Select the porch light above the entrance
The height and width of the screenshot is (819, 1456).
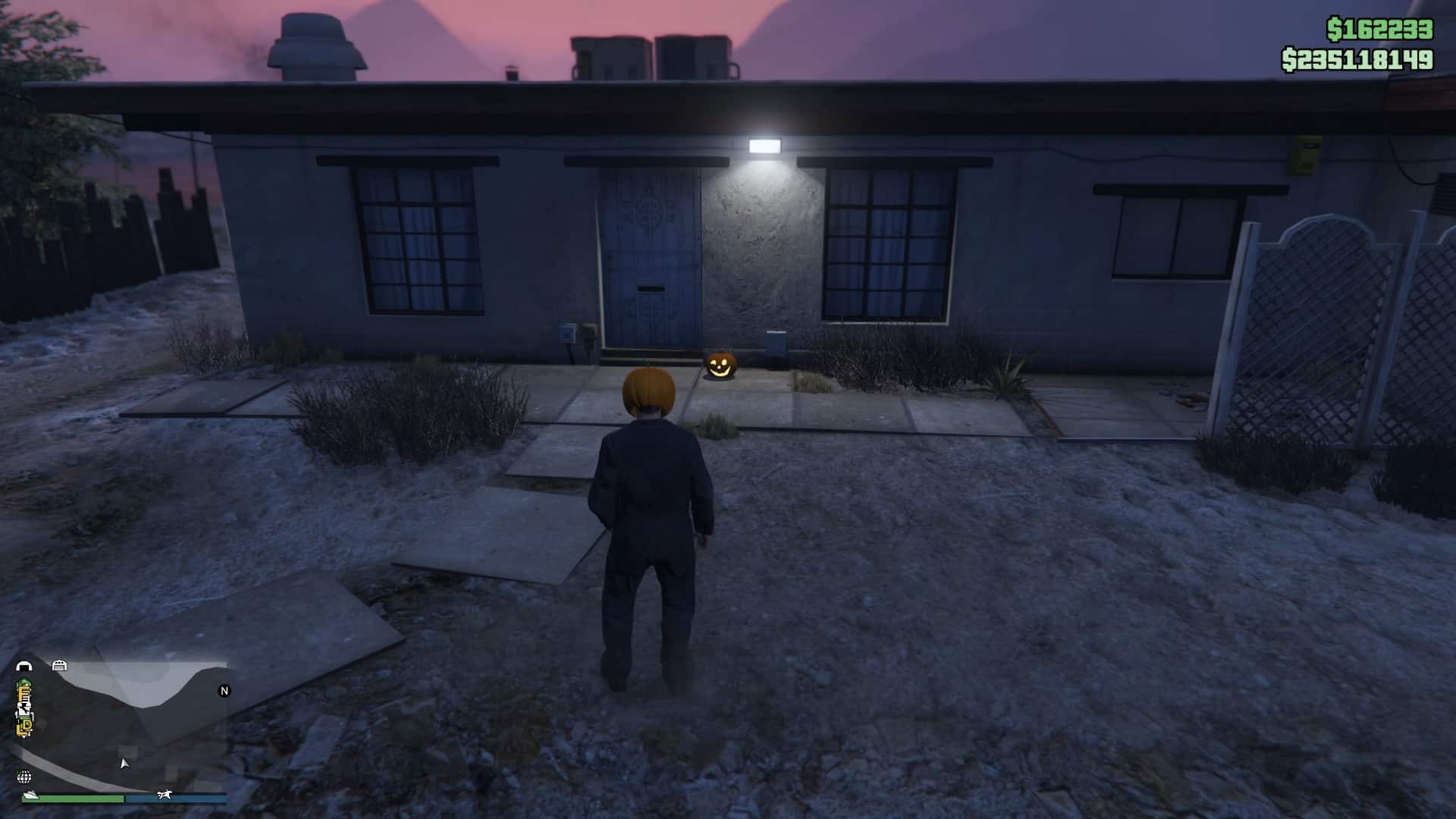(x=764, y=145)
